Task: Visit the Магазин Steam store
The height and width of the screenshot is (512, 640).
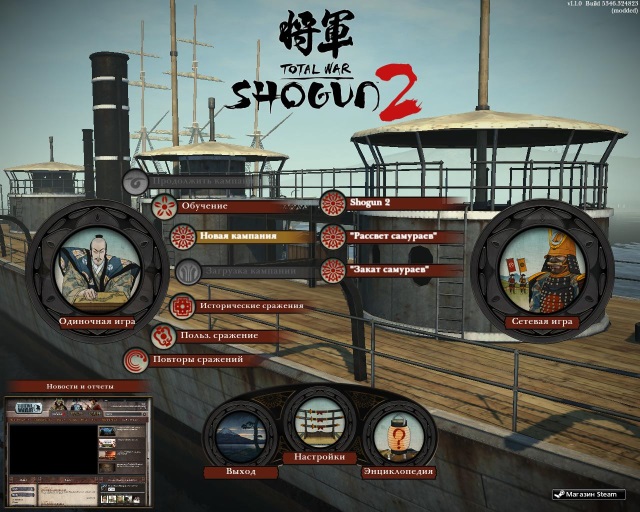Action: coord(590,494)
